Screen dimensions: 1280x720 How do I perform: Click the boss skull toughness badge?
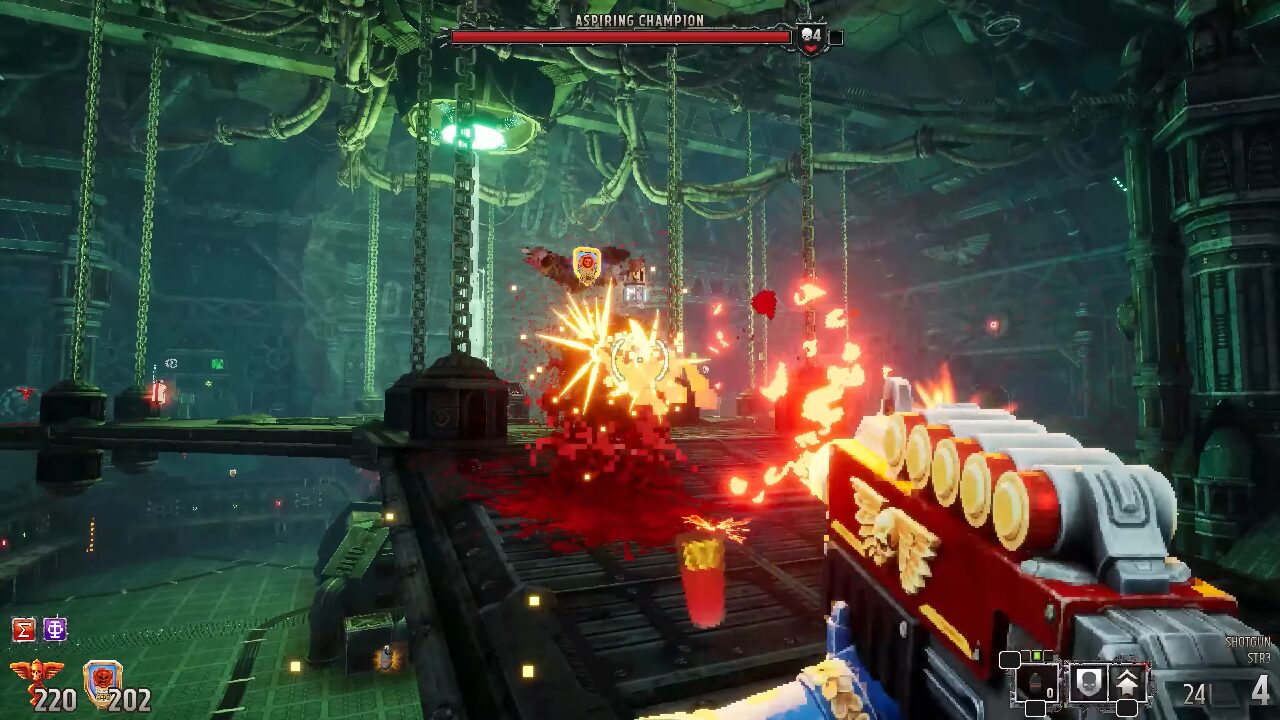[x=811, y=38]
